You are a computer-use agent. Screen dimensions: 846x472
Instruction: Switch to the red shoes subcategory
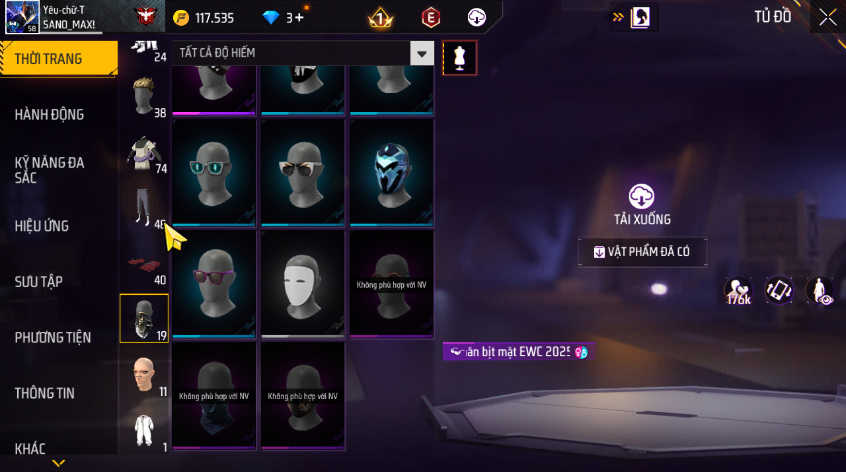tap(143, 265)
